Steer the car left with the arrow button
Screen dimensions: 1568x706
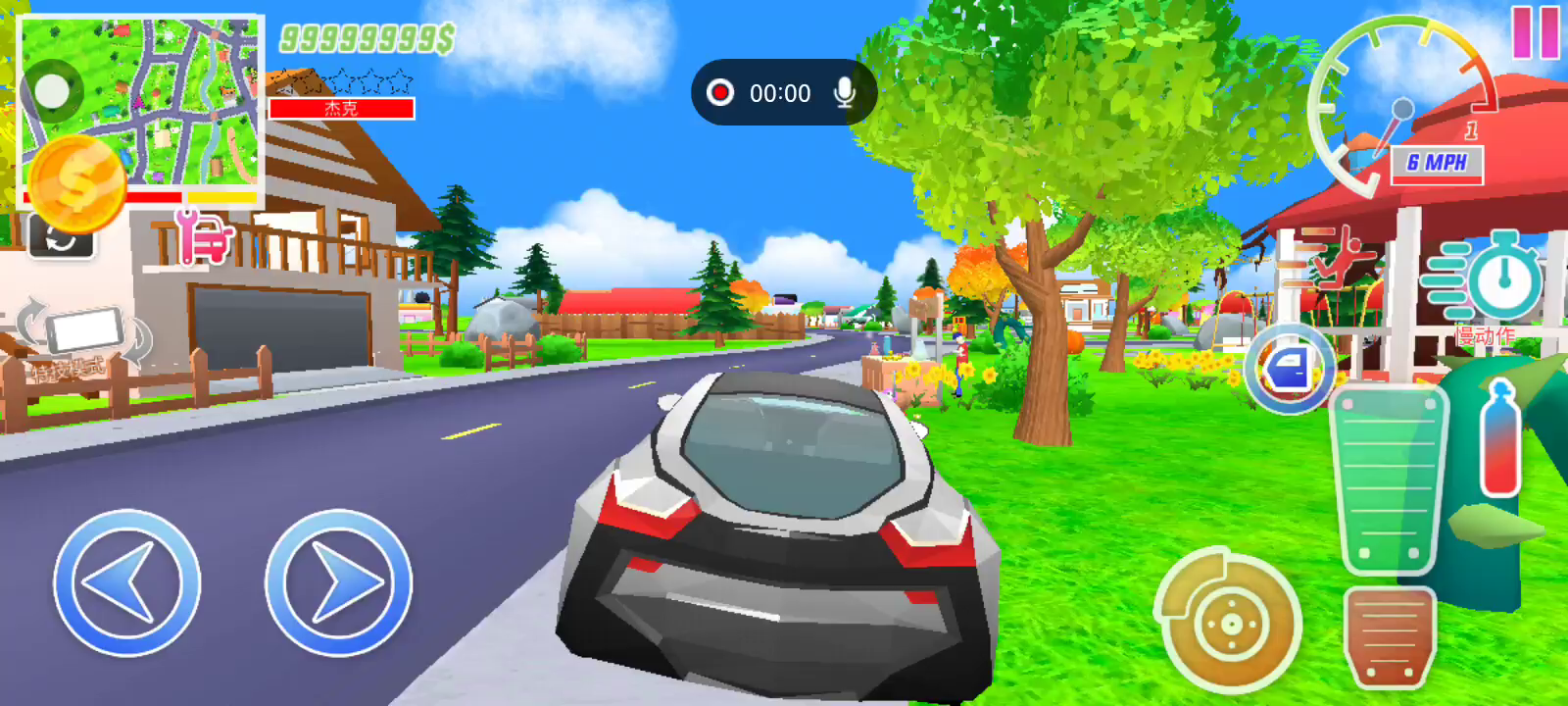pos(126,582)
